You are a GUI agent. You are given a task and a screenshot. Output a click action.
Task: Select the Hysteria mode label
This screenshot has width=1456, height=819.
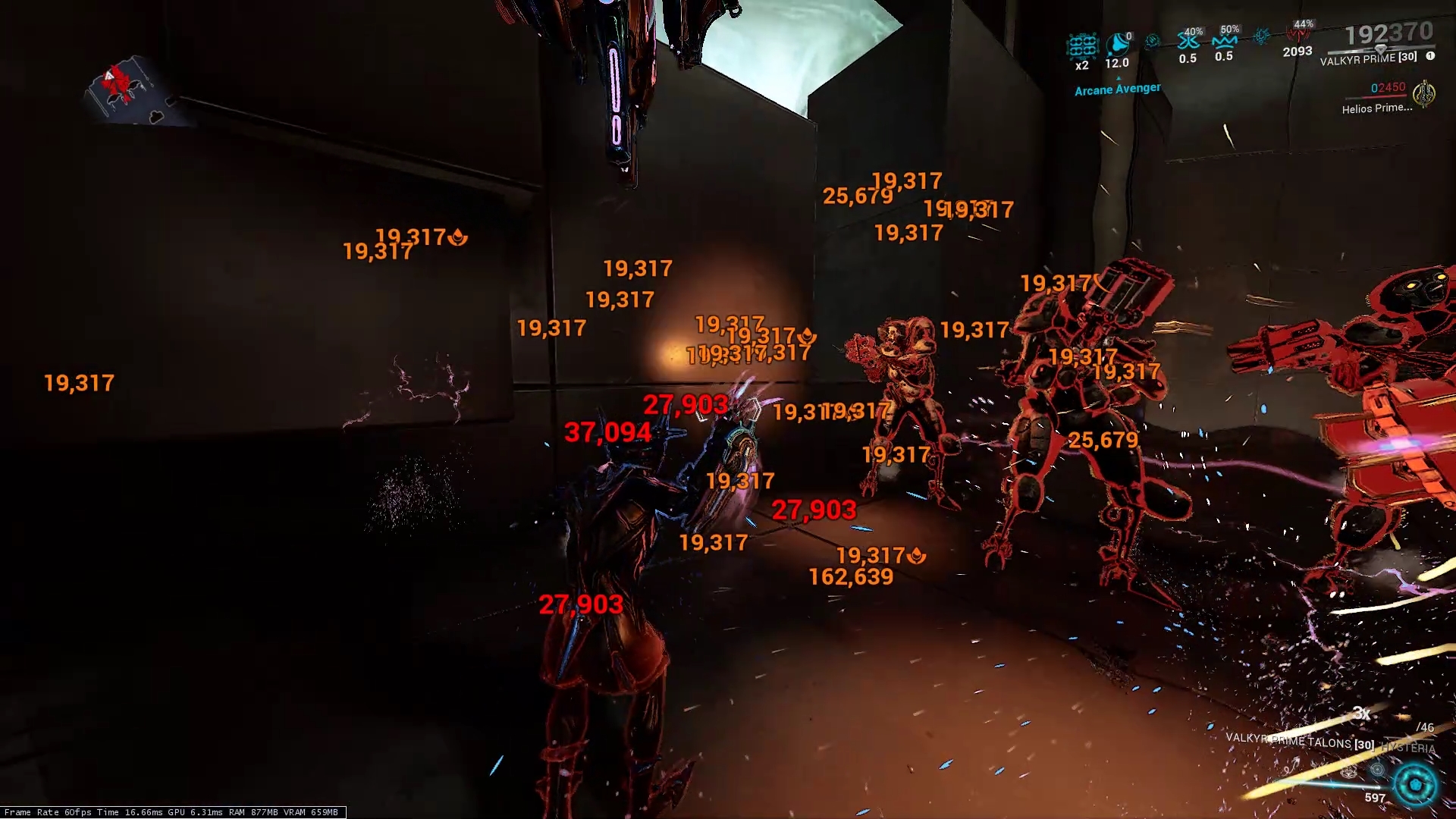pyautogui.click(x=1409, y=746)
